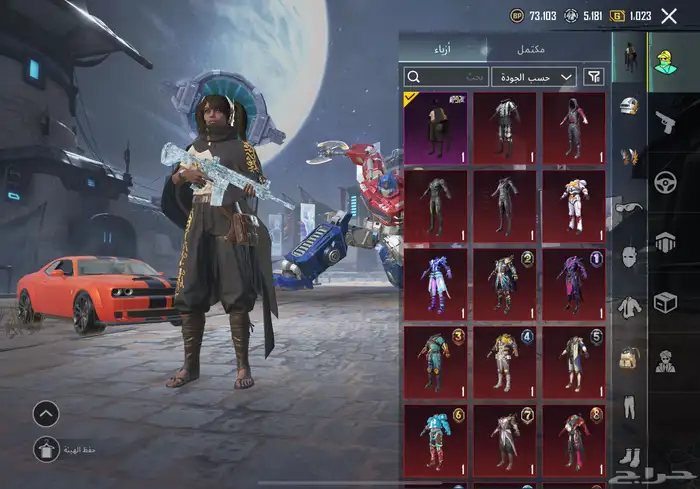Switch to the pistol weapons section
The height and width of the screenshot is (489, 700).
click(664, 121)
